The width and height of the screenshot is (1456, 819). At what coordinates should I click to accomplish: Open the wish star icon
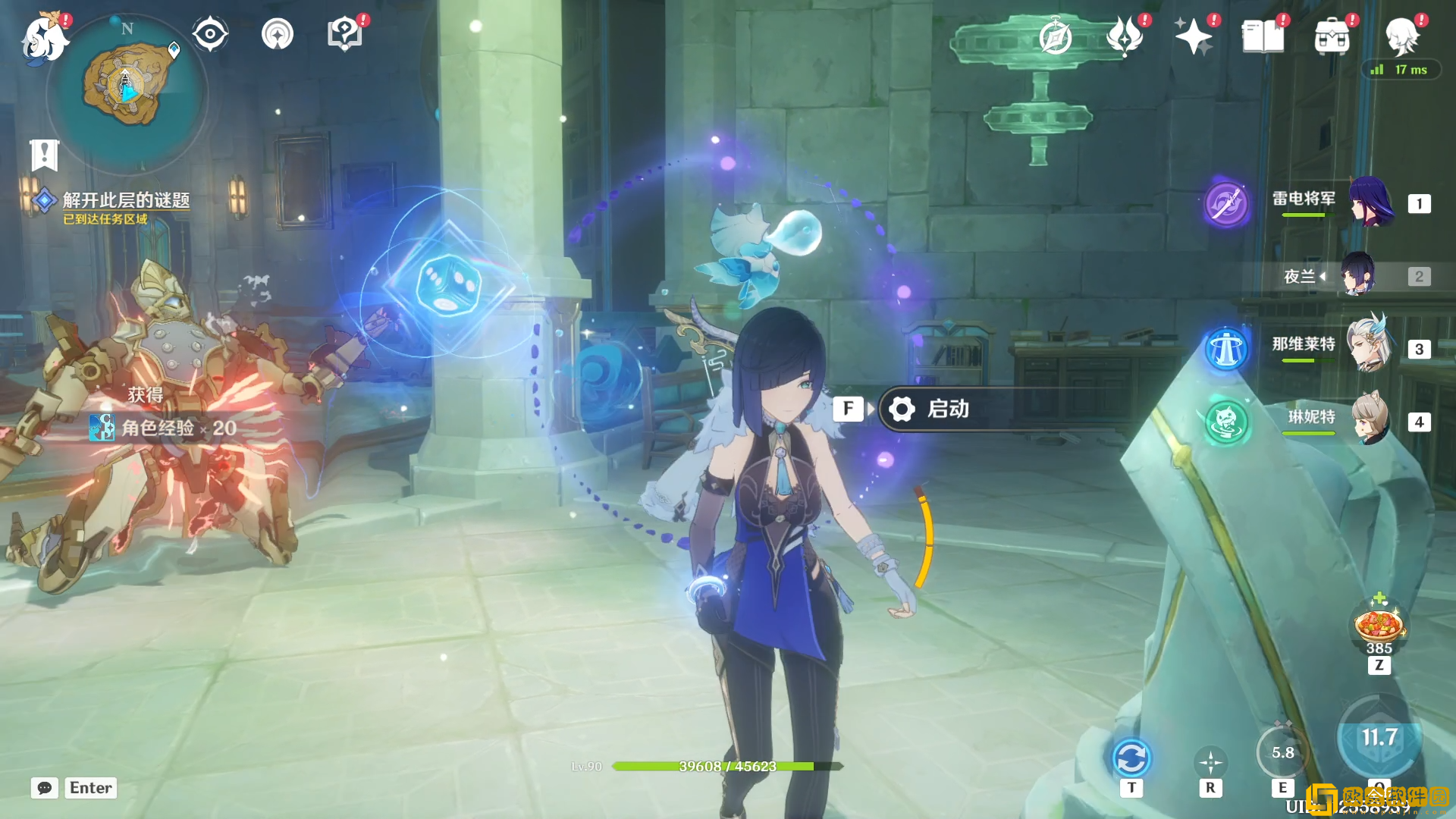(x=1194, y=36)
